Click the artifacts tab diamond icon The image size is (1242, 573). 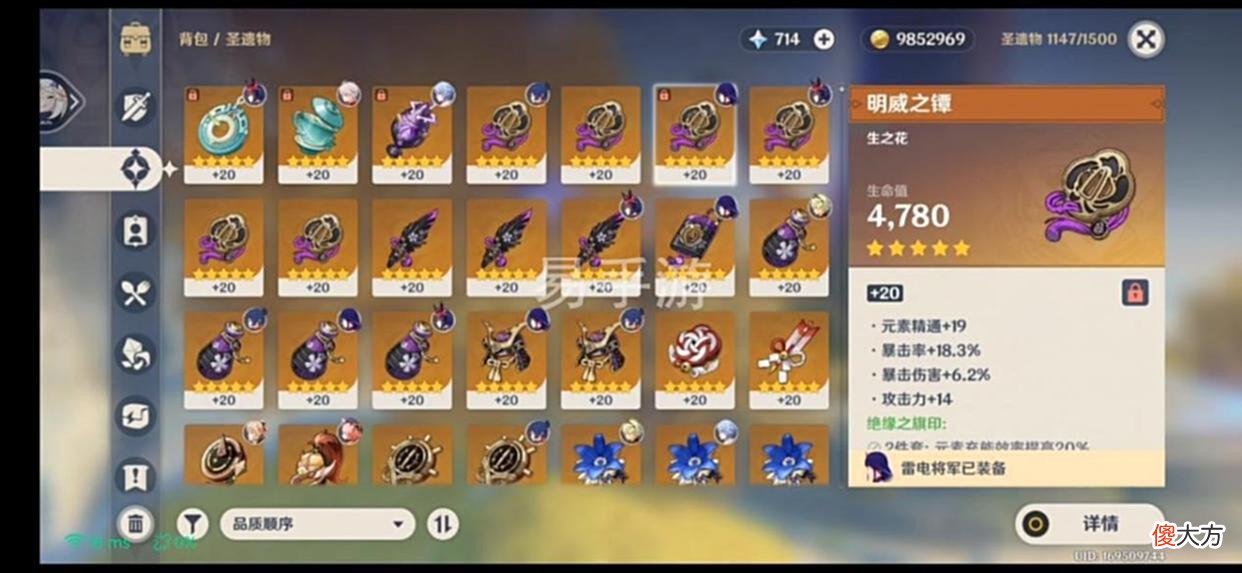[x=136, y=169]
